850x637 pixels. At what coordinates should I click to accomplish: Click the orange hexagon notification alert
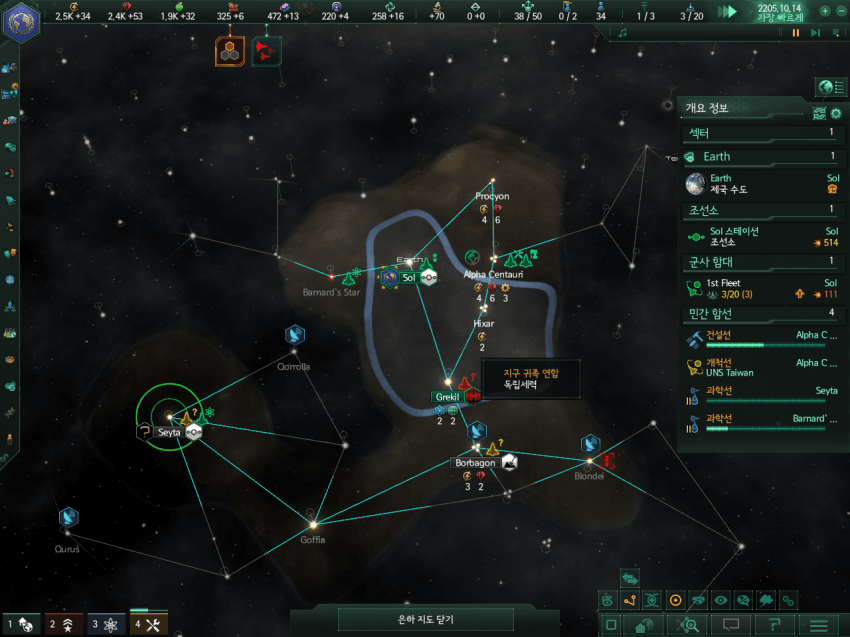click(230, 50)
